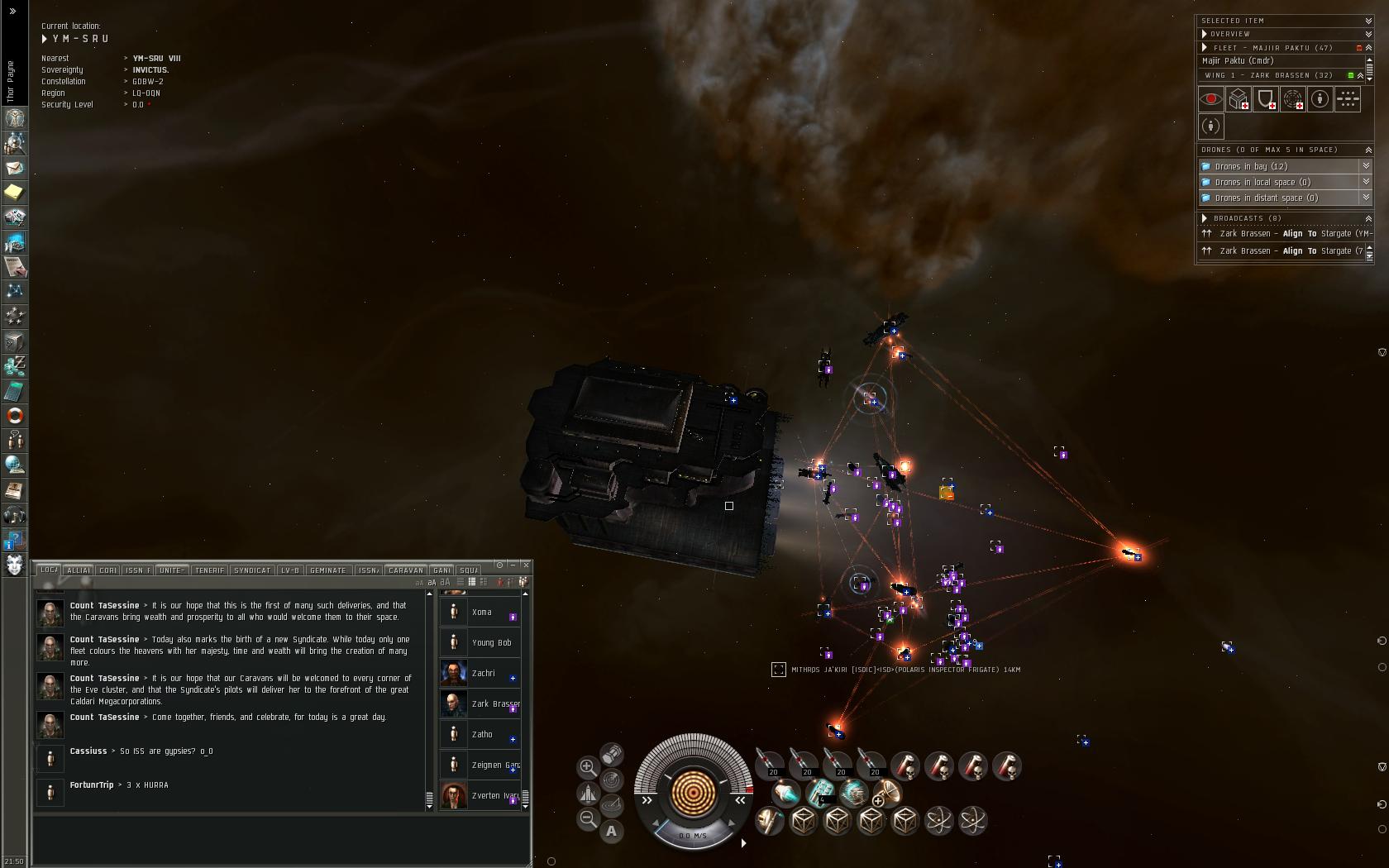Click the chat message input box

click(281, 839)
